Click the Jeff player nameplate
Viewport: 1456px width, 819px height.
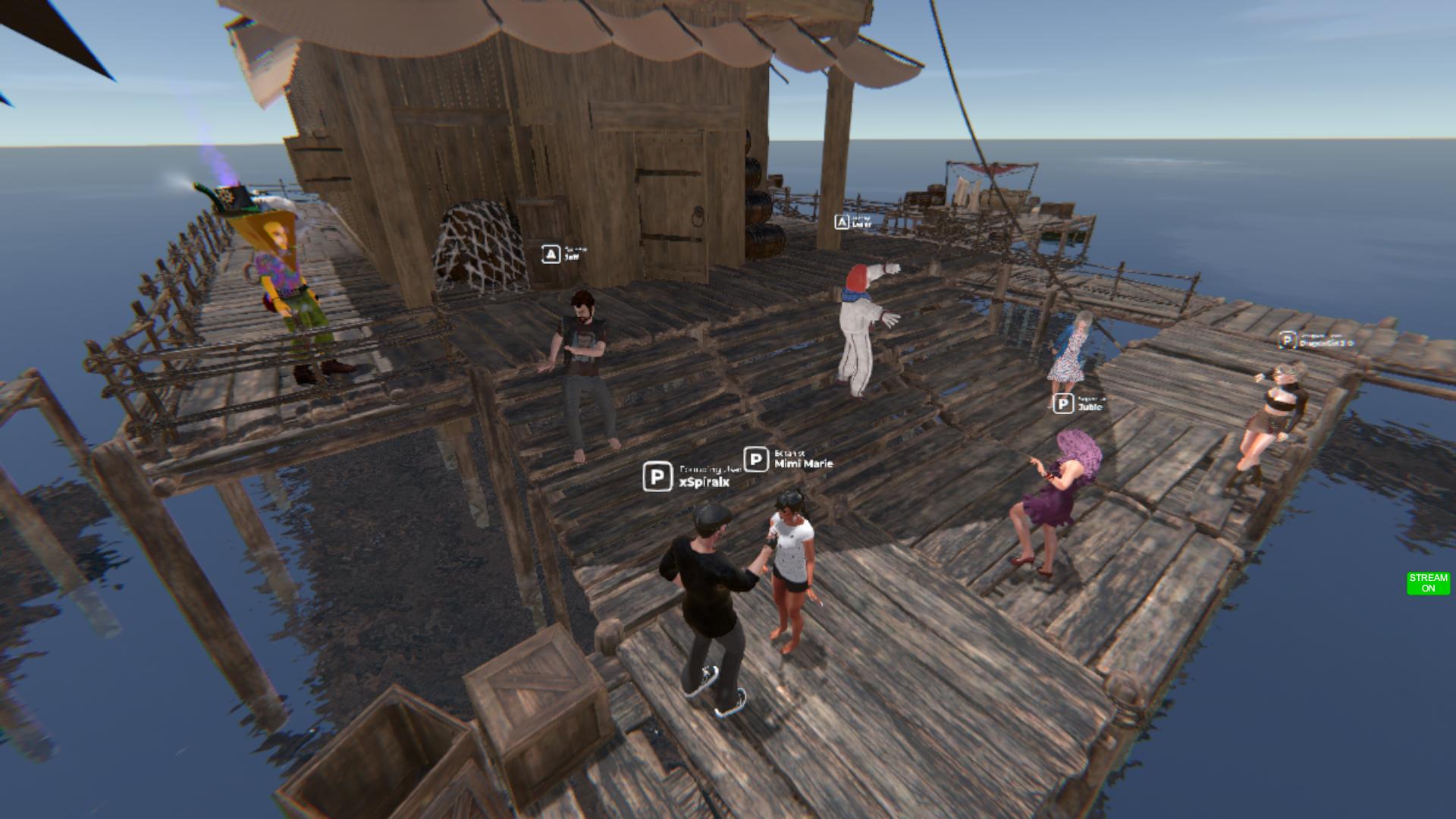click(564, 254)
